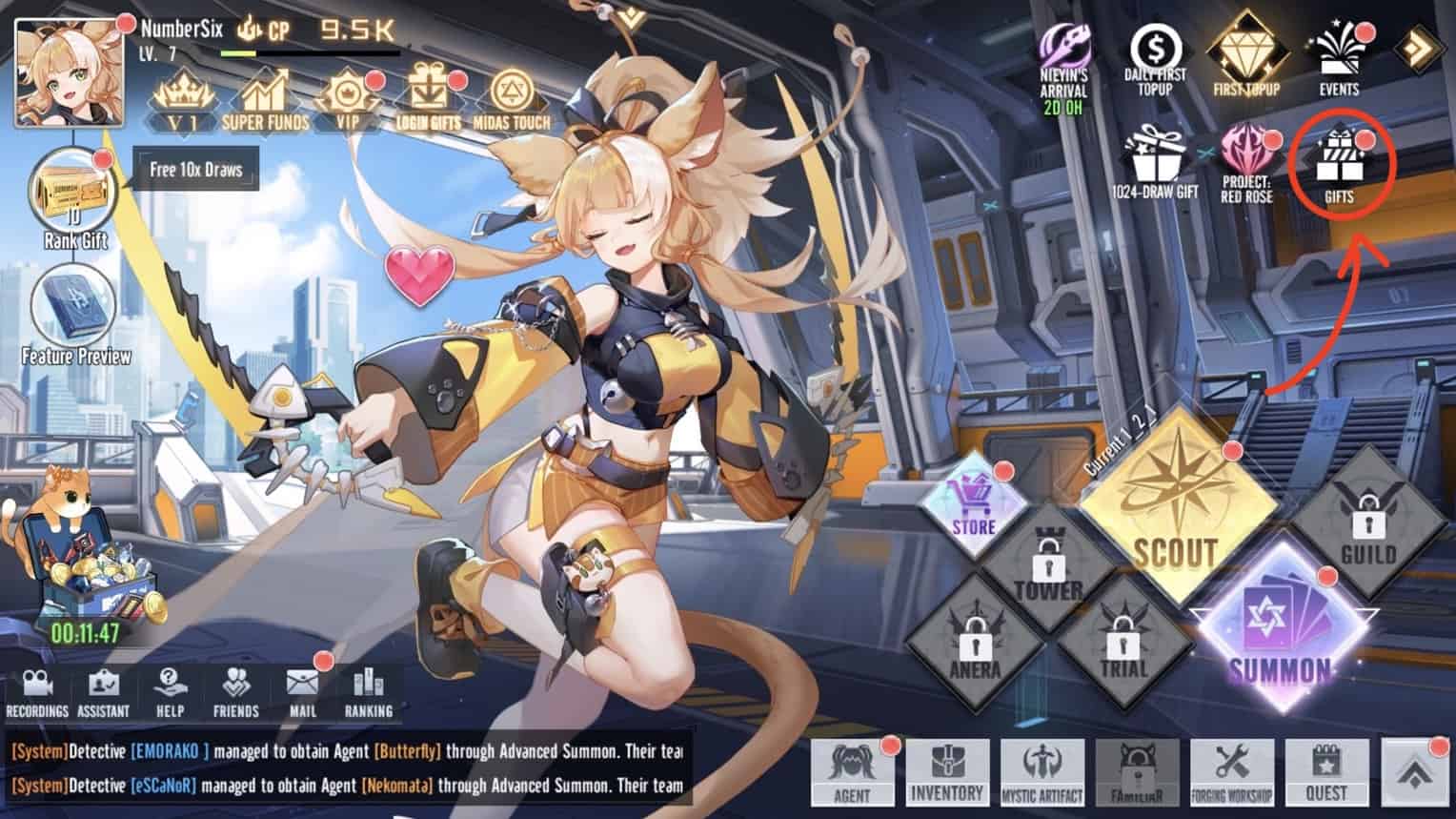1456x819 pixels.
Task: Open the 1024-Draw Gift
Action: coord(1155,162)
